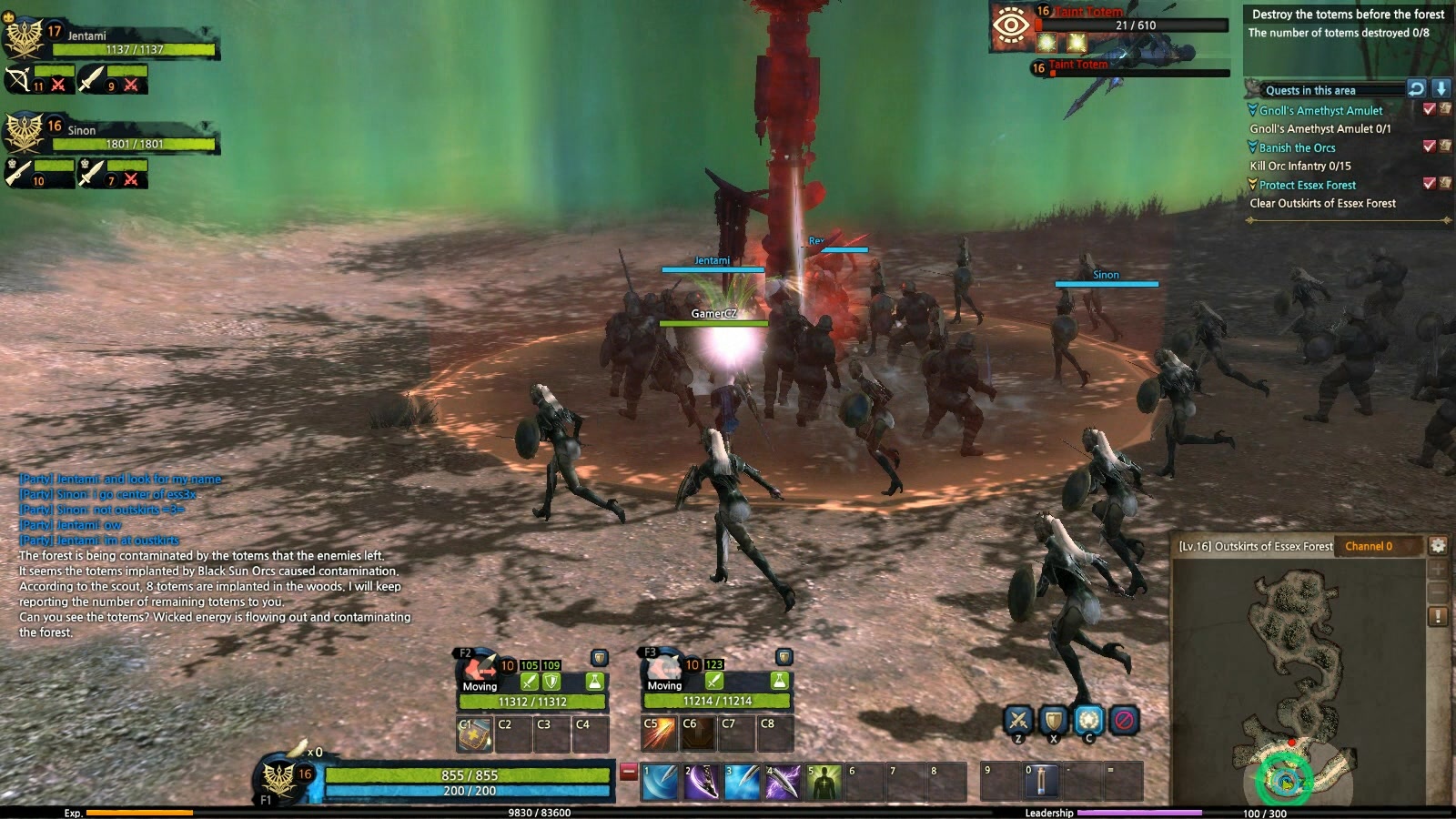Cast the purple lightning blade skill

tap(783, 783)
